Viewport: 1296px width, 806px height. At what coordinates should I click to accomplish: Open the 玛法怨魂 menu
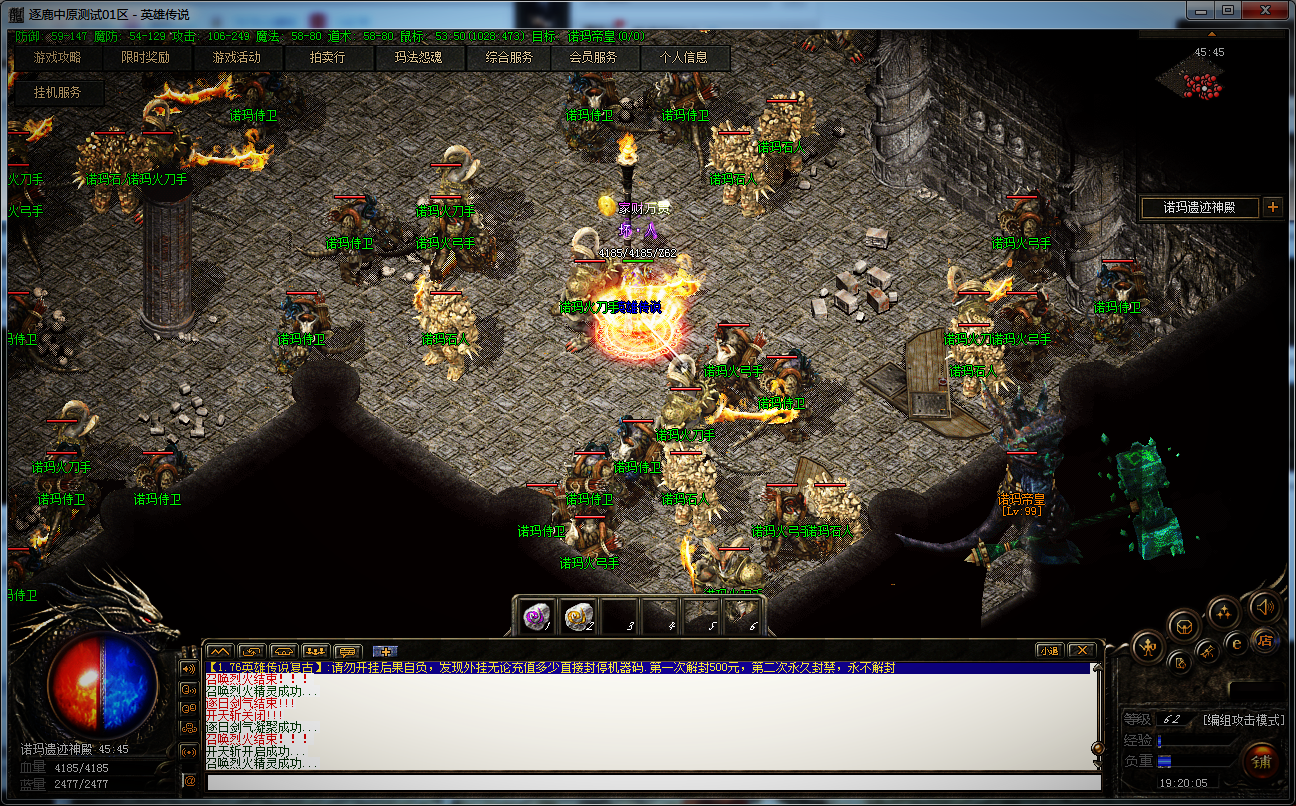(x=418, y=58)
